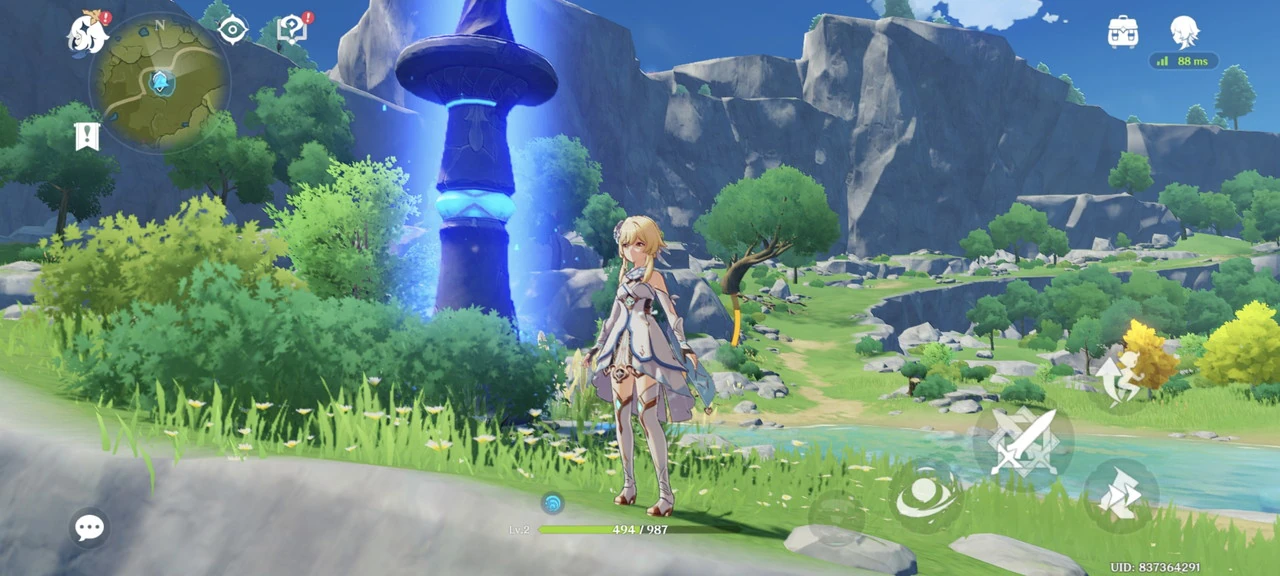This screenshot has width=1280, height=576.
Task: Open the map via the minimap
Action: [x=159, y=82]
